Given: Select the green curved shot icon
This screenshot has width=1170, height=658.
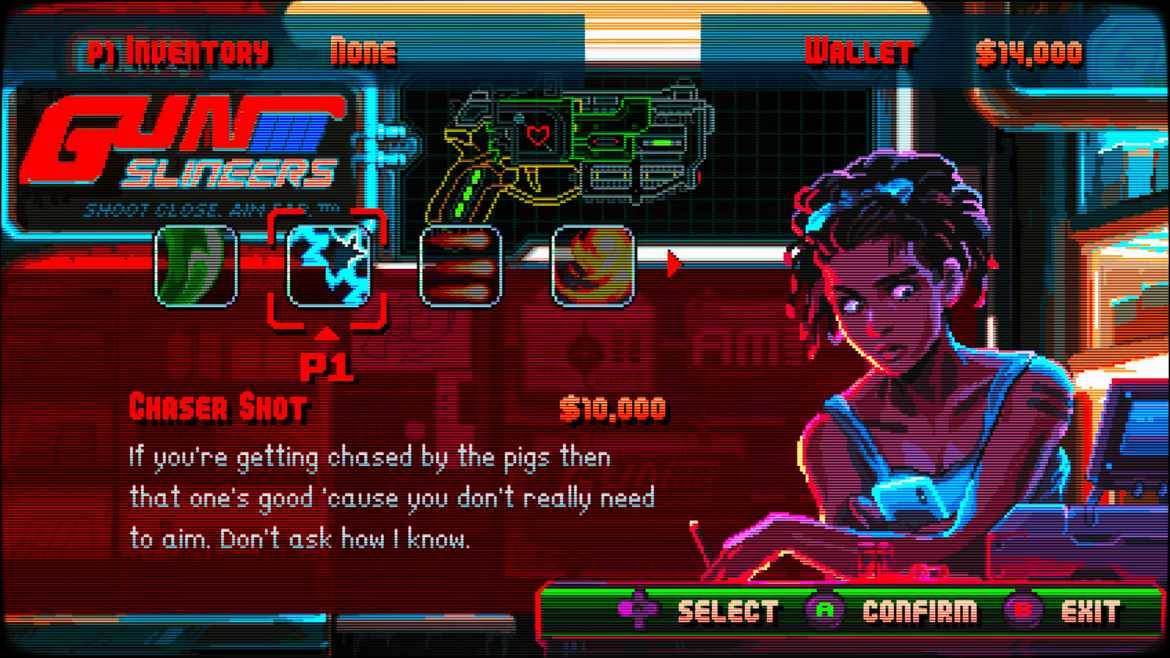Looking at the screenshot, I should (196, 266).
